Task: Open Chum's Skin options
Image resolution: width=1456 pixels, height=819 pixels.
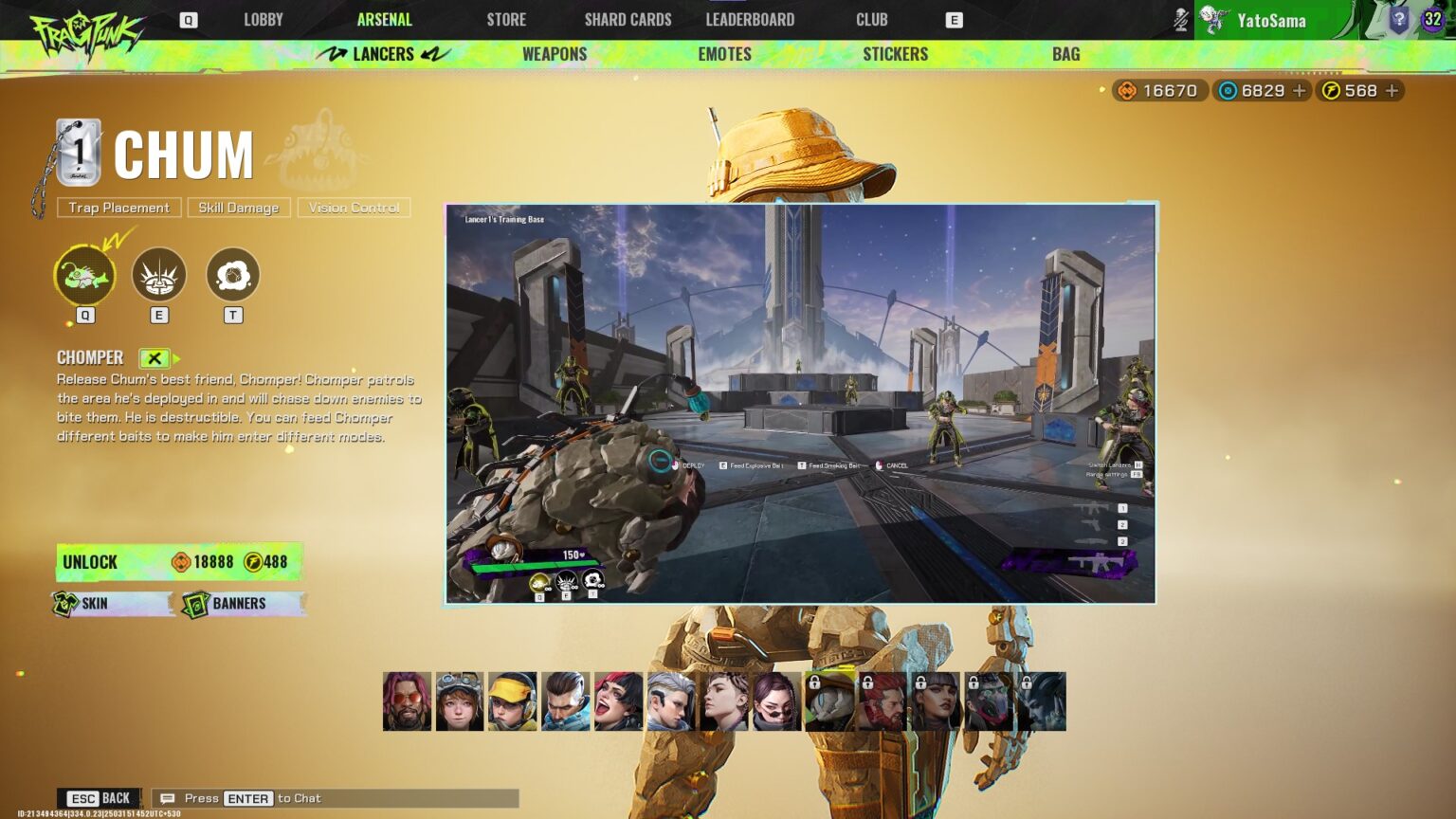Action: [x=112, y=604]
